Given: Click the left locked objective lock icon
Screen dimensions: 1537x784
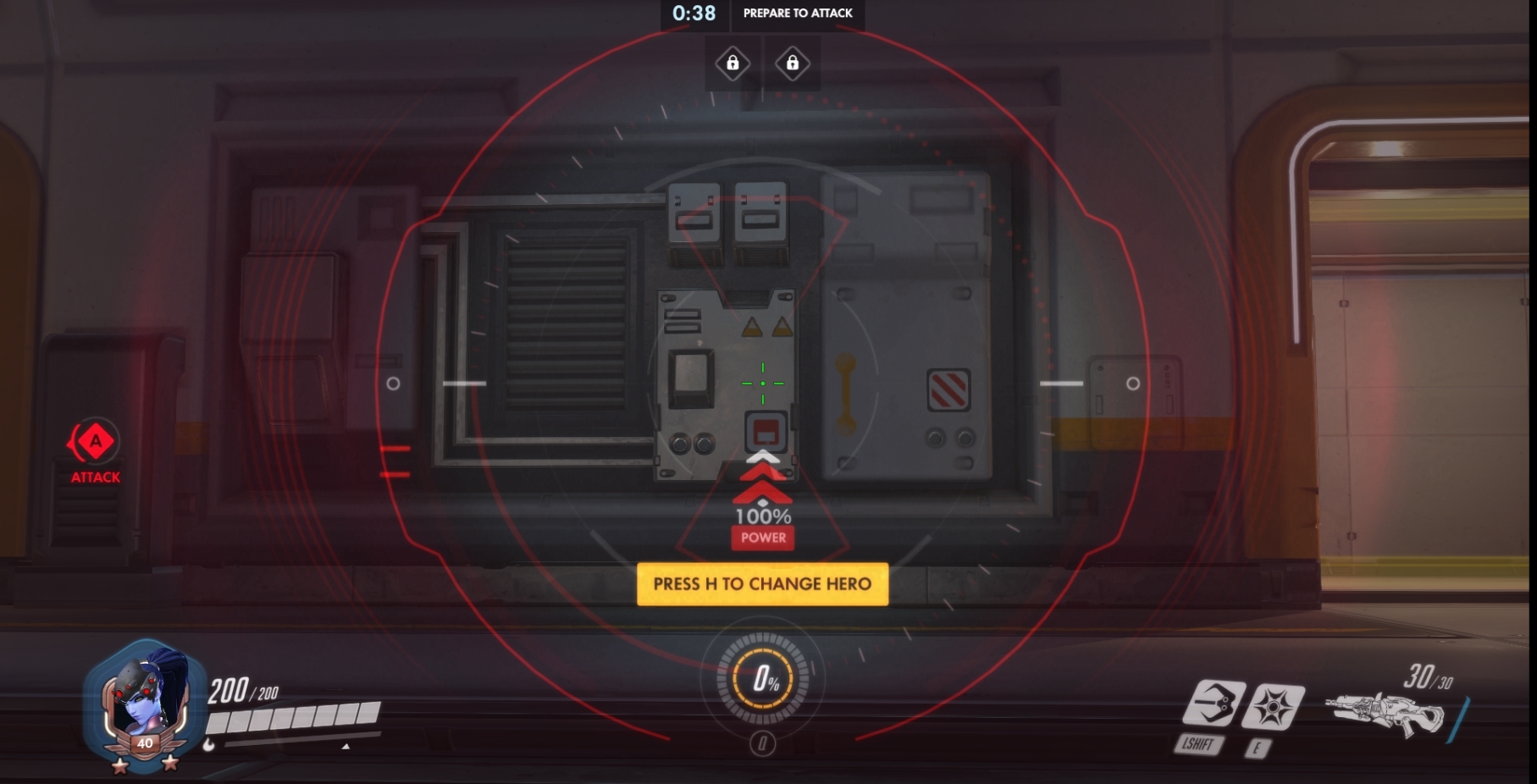Looking at the screenshot, I should (733, 62).
